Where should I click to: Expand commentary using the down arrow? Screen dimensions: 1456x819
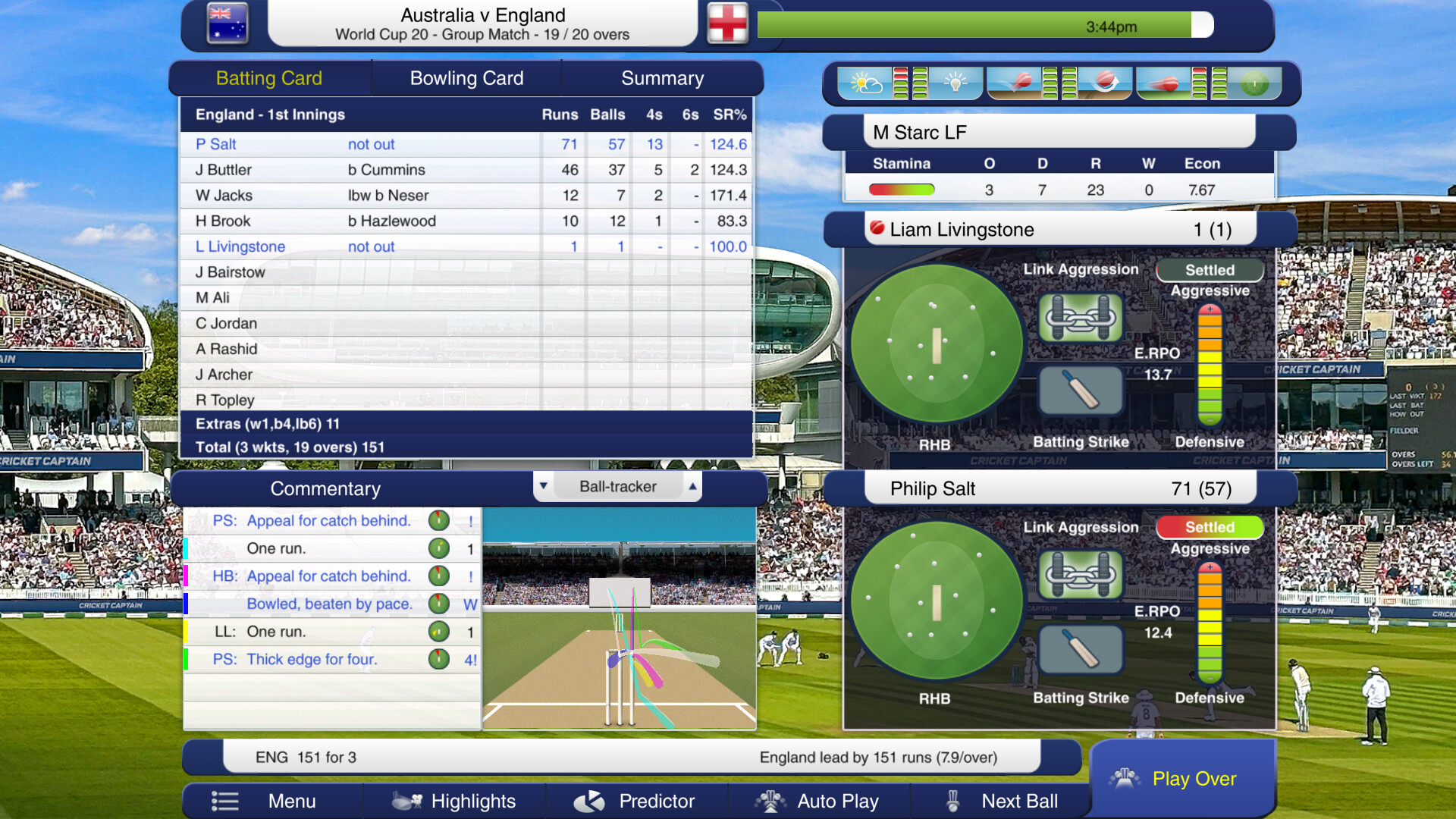coord(543,486)
